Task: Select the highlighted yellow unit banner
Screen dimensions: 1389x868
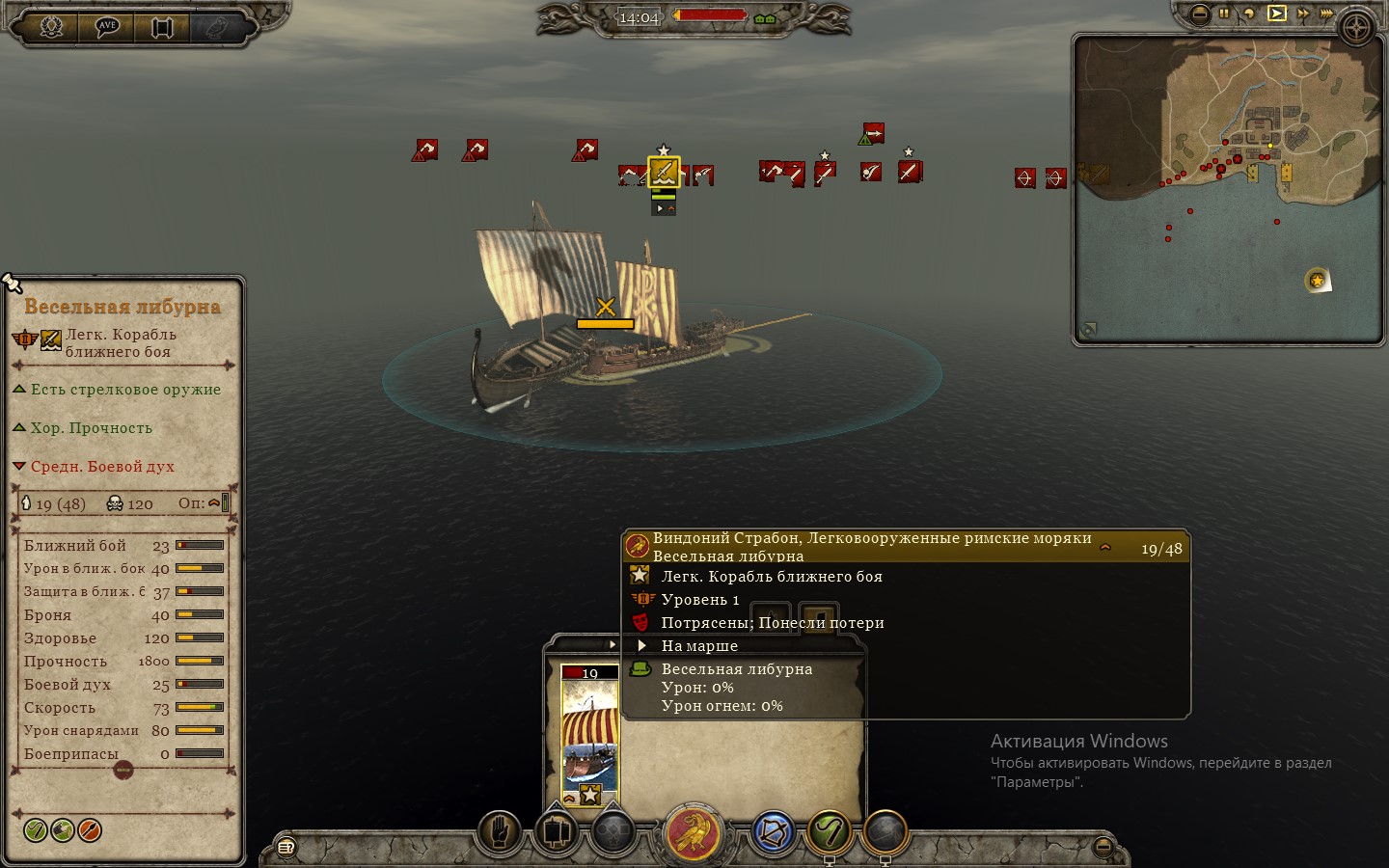Action: click(664, 172)
